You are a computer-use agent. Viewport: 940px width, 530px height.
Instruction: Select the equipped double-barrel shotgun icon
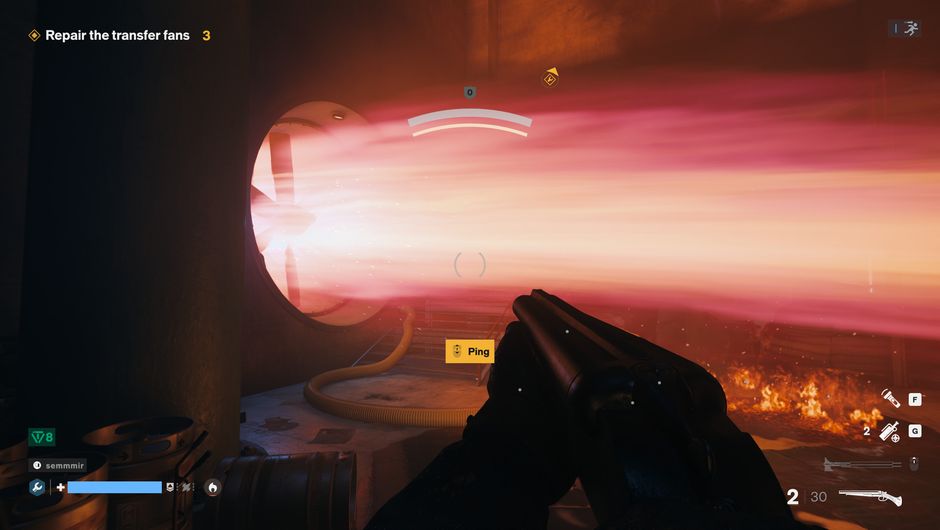[x=869, y=497]
